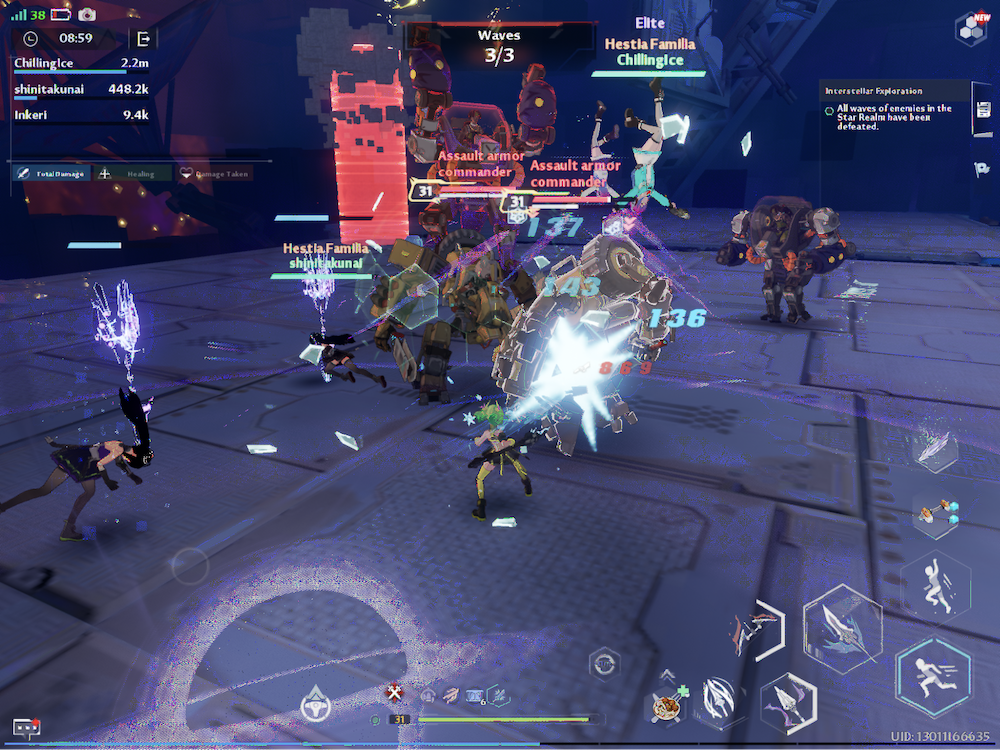Open the Damage Taken tab
This screenshot has height=750, width=1000.
tap(215, 173)
